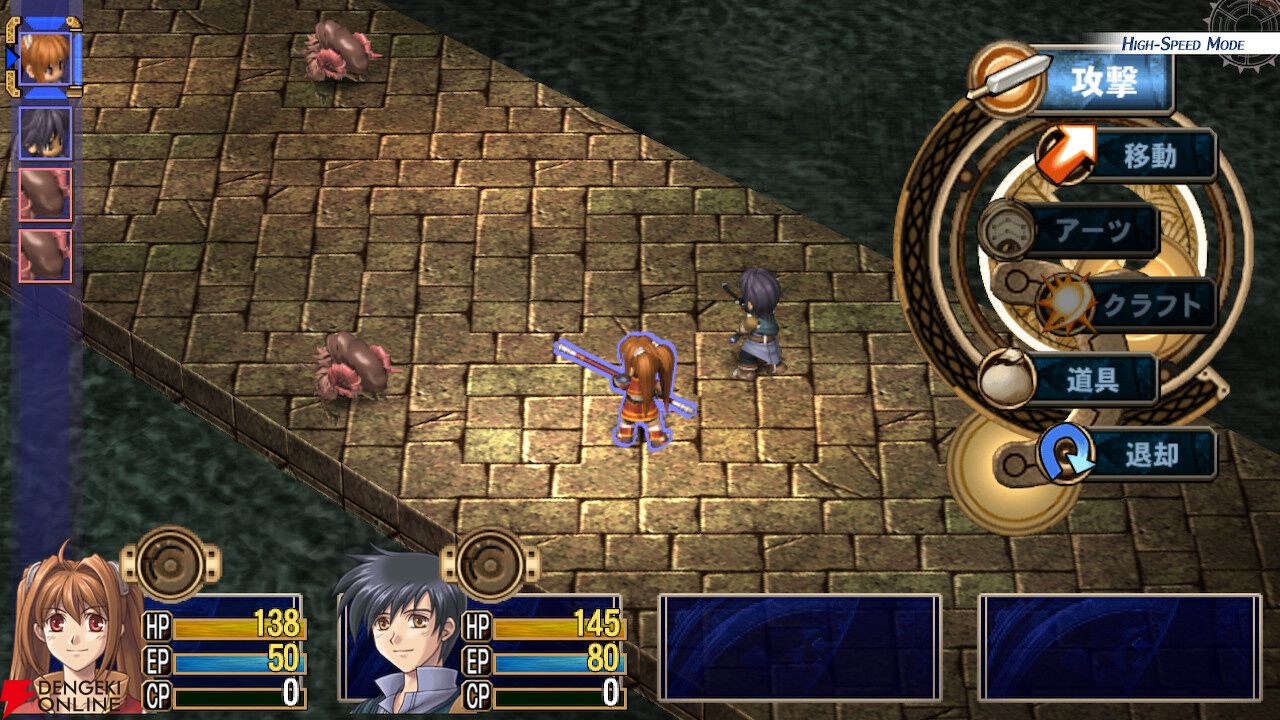This screenshot has width=1280, height=720.
Task: Select the 攻撃 attack command
Action: click(x=1102, y=82)
